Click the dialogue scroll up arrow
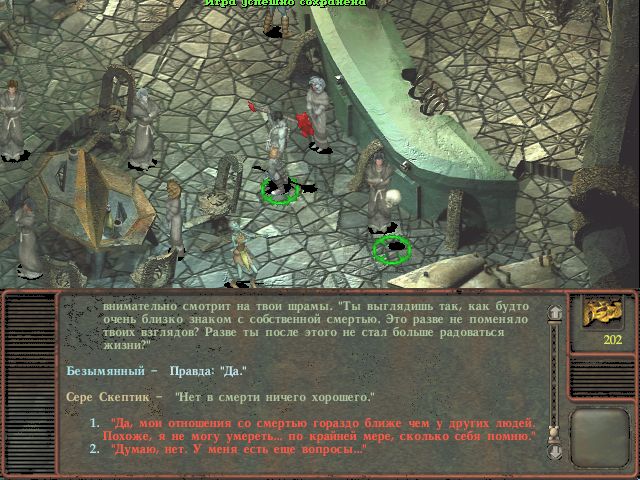Viewport: 640px width, 480px height. (552, 312)
